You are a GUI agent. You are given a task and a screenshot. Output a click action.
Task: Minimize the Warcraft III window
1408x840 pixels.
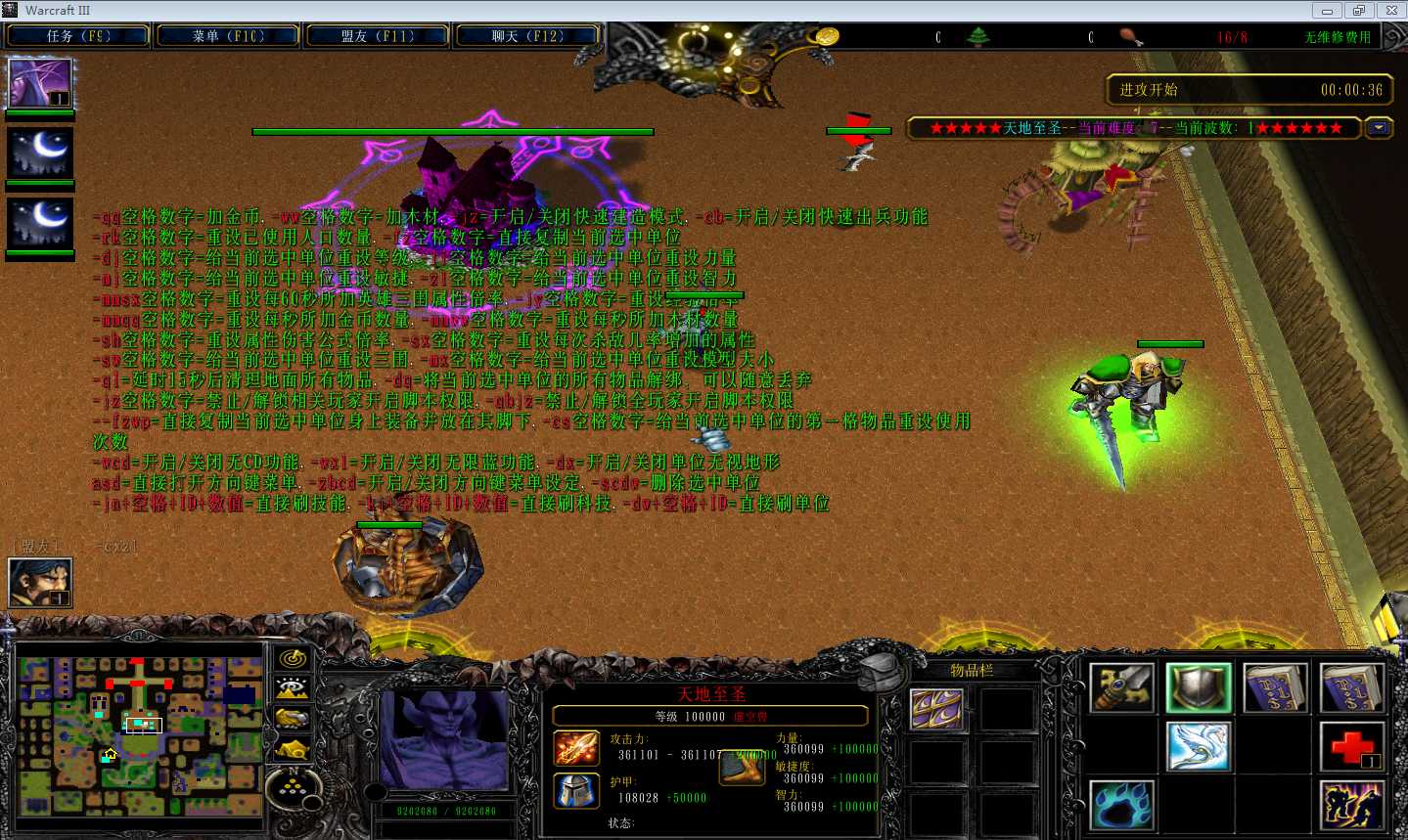(x=1327, y=11)
